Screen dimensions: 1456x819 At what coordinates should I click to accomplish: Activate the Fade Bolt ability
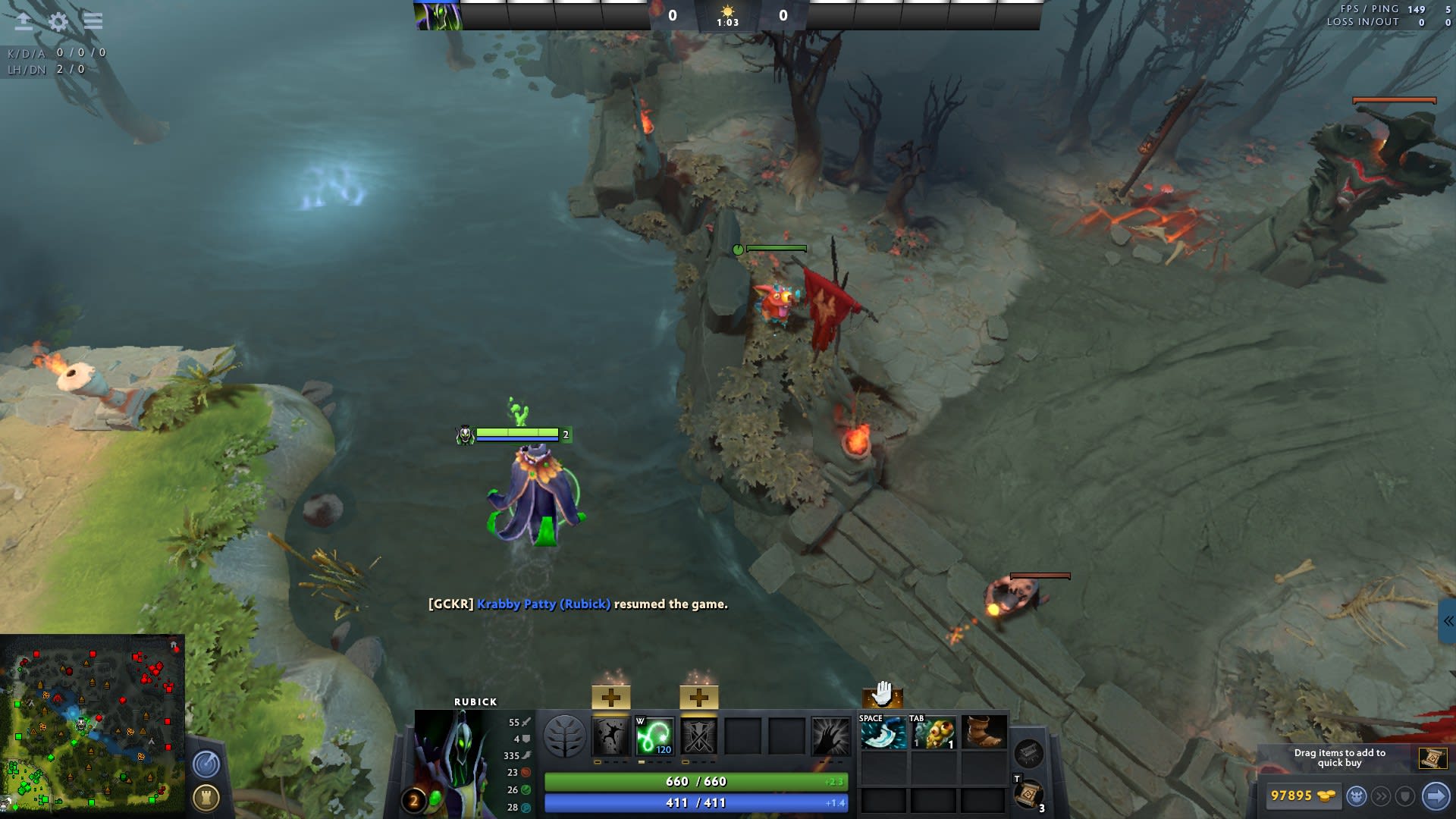(x=654, y=736)
